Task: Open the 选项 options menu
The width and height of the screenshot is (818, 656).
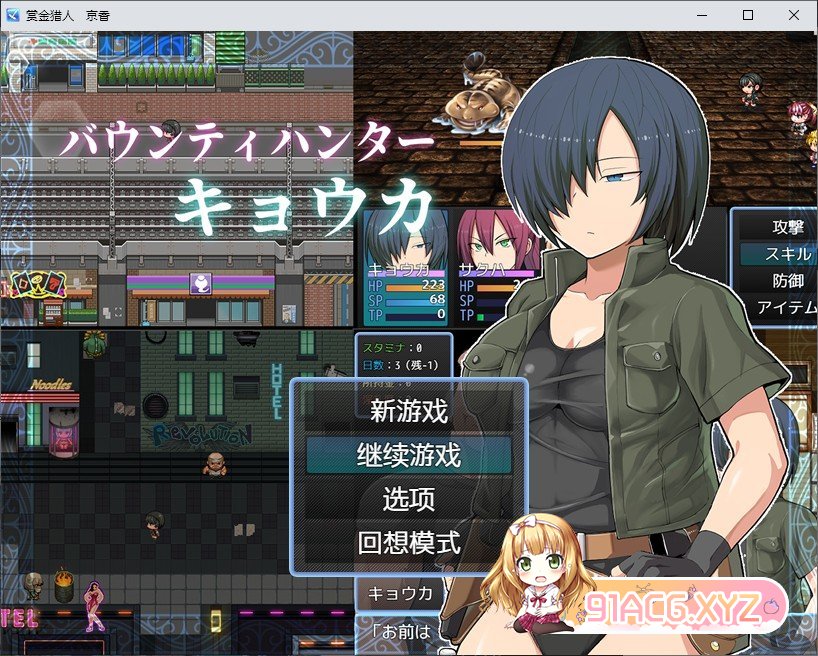Action: click(408, 499)
